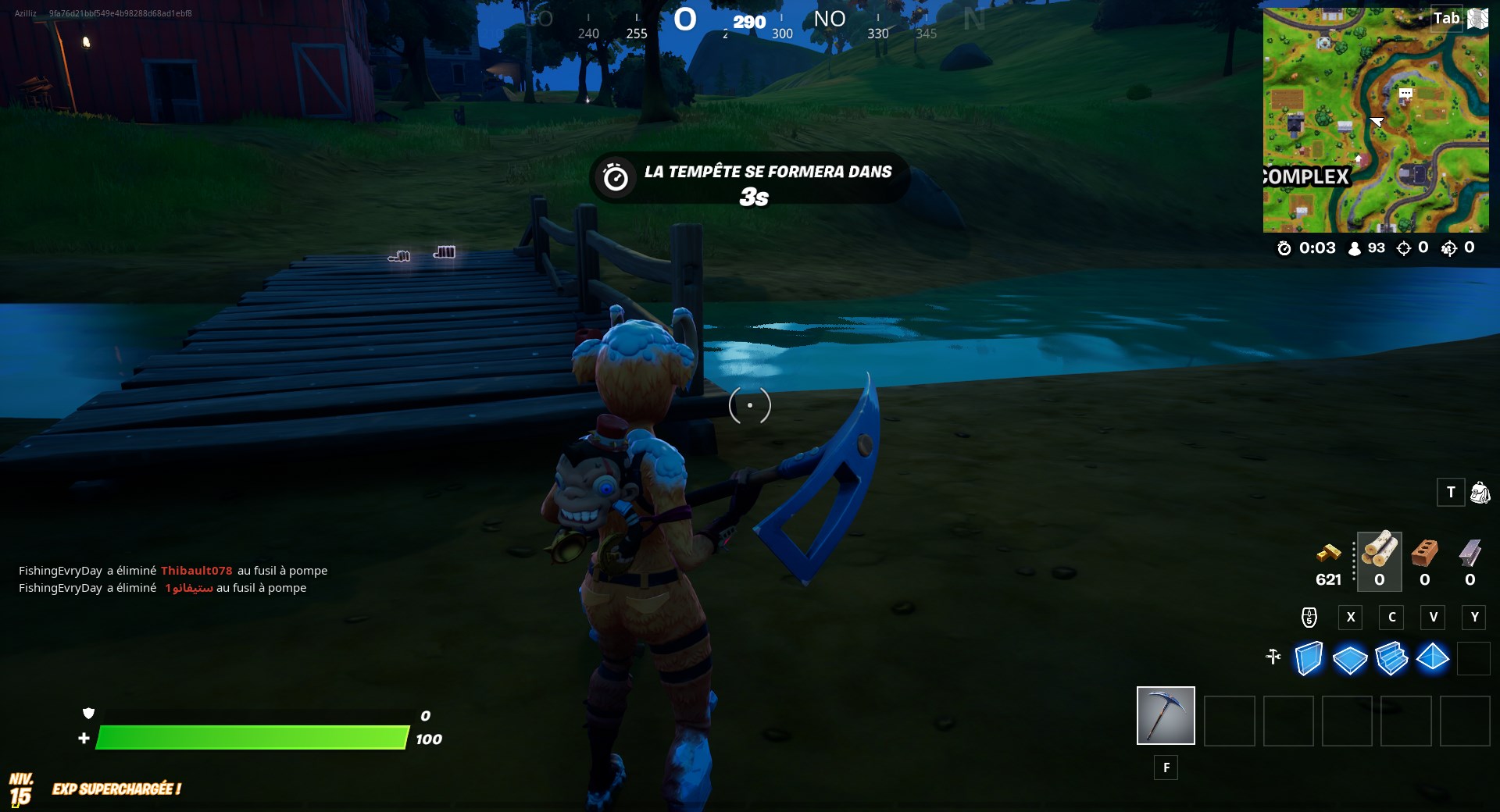This screenshot has width=1500, height=812.
Task: Toggle the spray icon at the minimap corner
Action: click(x=1477, y=20)
